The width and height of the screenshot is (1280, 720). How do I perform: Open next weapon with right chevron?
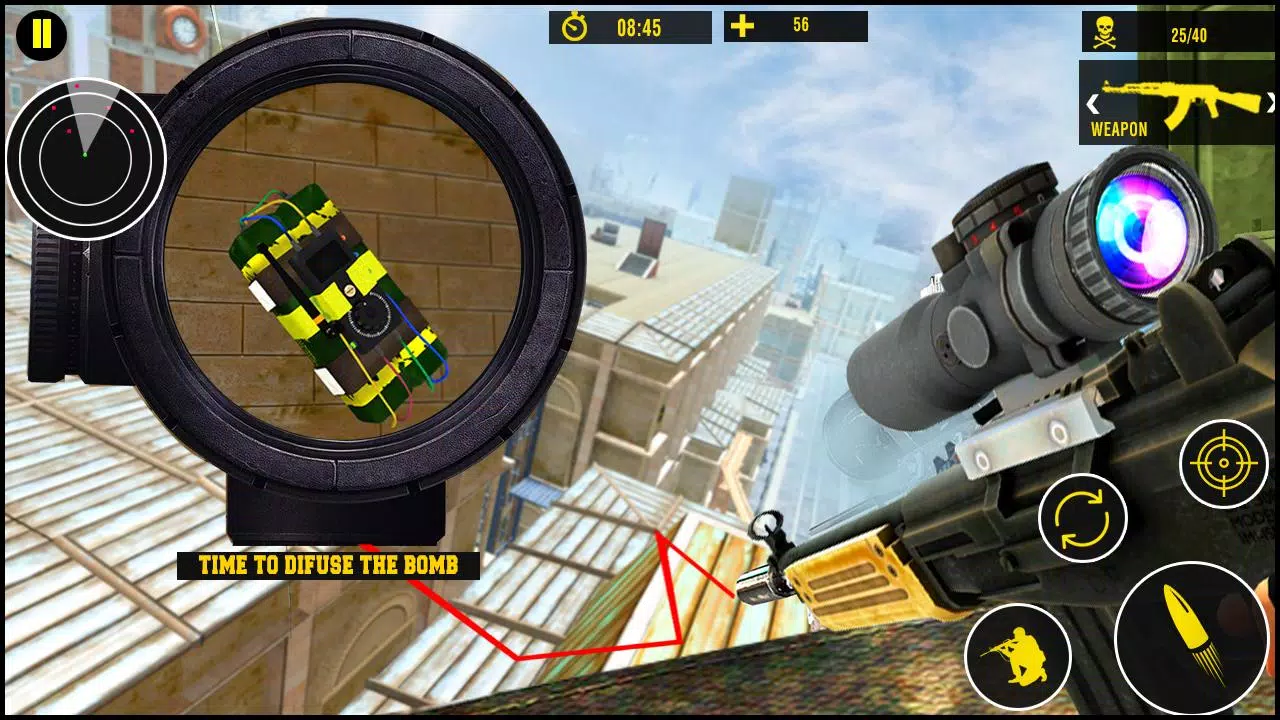point(1271,101)
